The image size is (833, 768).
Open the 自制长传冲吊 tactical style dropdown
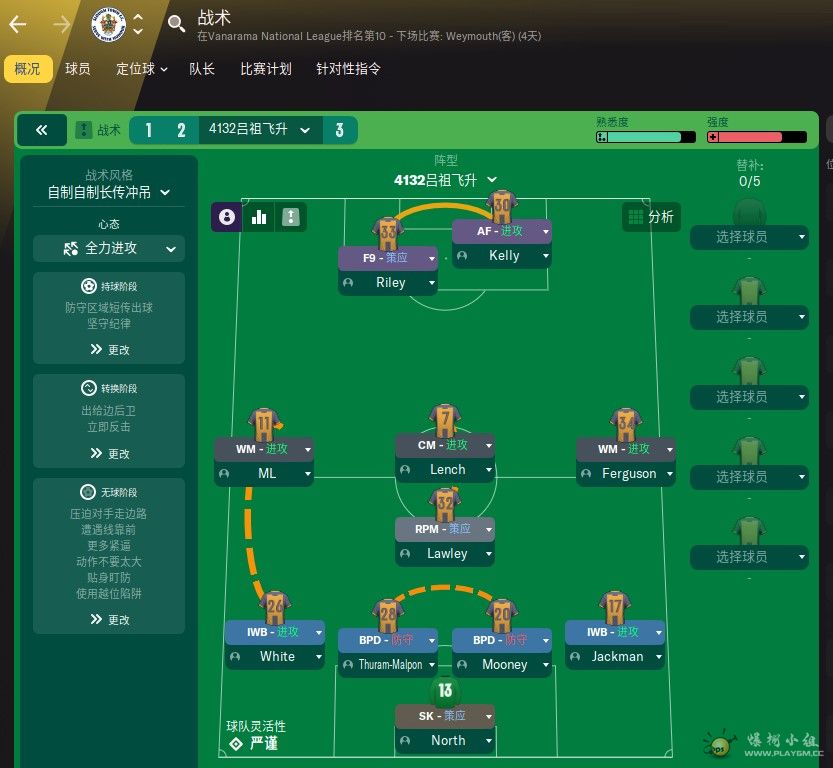109,192
